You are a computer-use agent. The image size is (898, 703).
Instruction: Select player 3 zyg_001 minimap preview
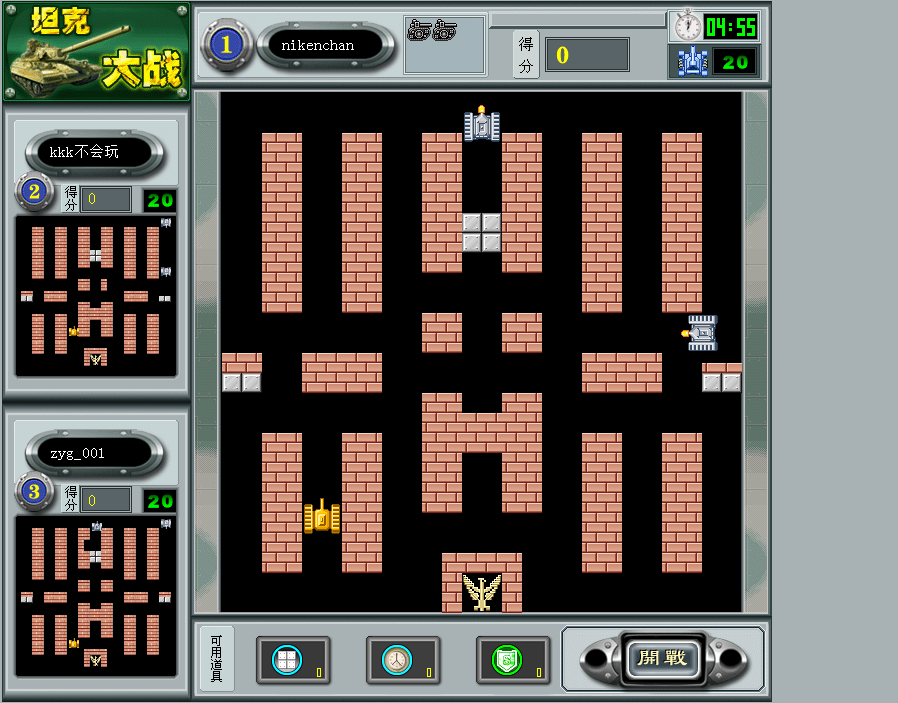(x=96, y=595)
